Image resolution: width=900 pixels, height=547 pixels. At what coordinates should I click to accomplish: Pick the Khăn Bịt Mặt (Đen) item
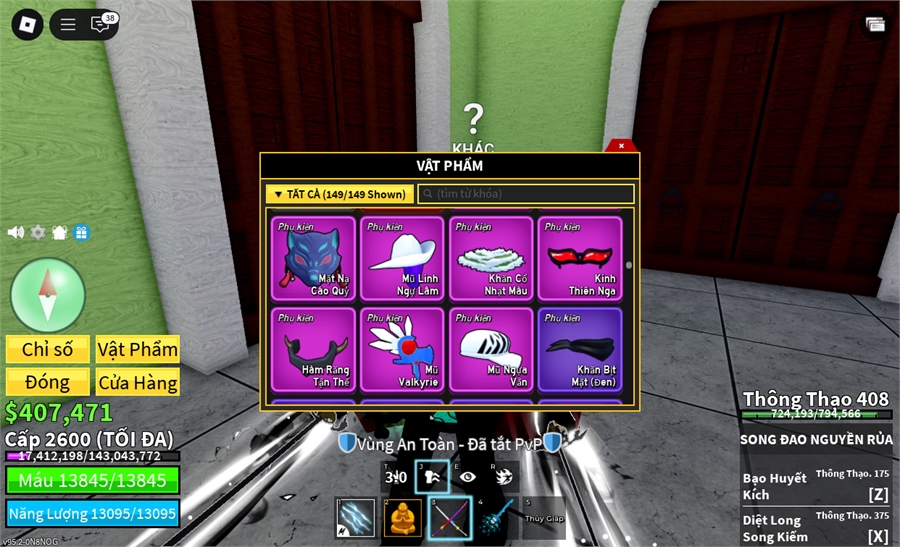[x=580, y=349]
